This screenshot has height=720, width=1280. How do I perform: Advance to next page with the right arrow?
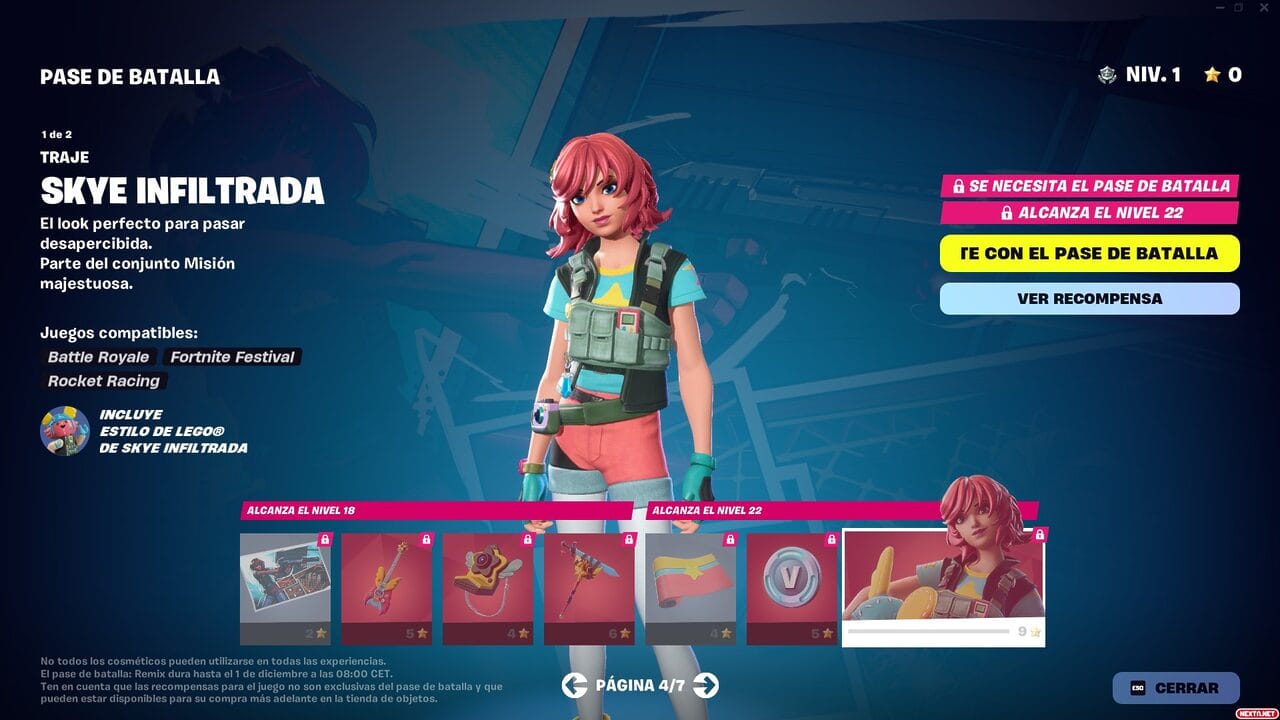703,687
